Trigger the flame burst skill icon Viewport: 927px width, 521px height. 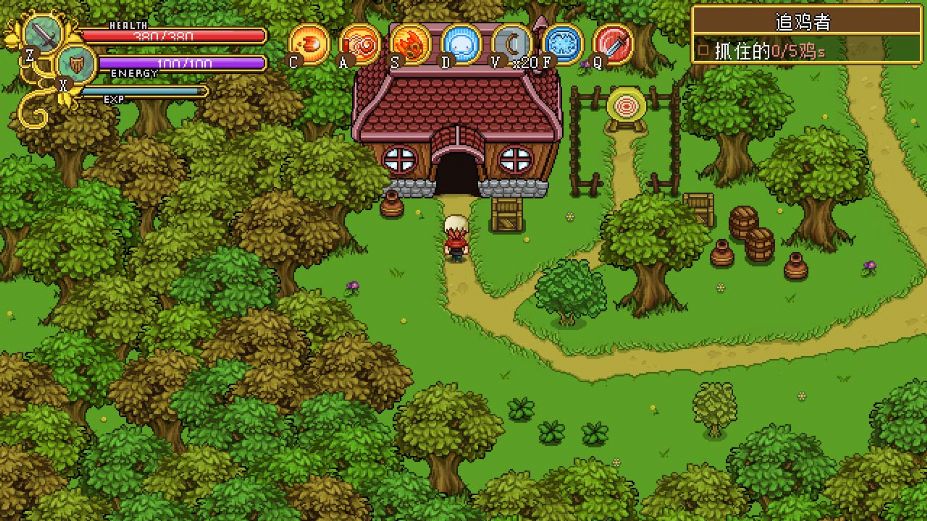coord(411,44)
